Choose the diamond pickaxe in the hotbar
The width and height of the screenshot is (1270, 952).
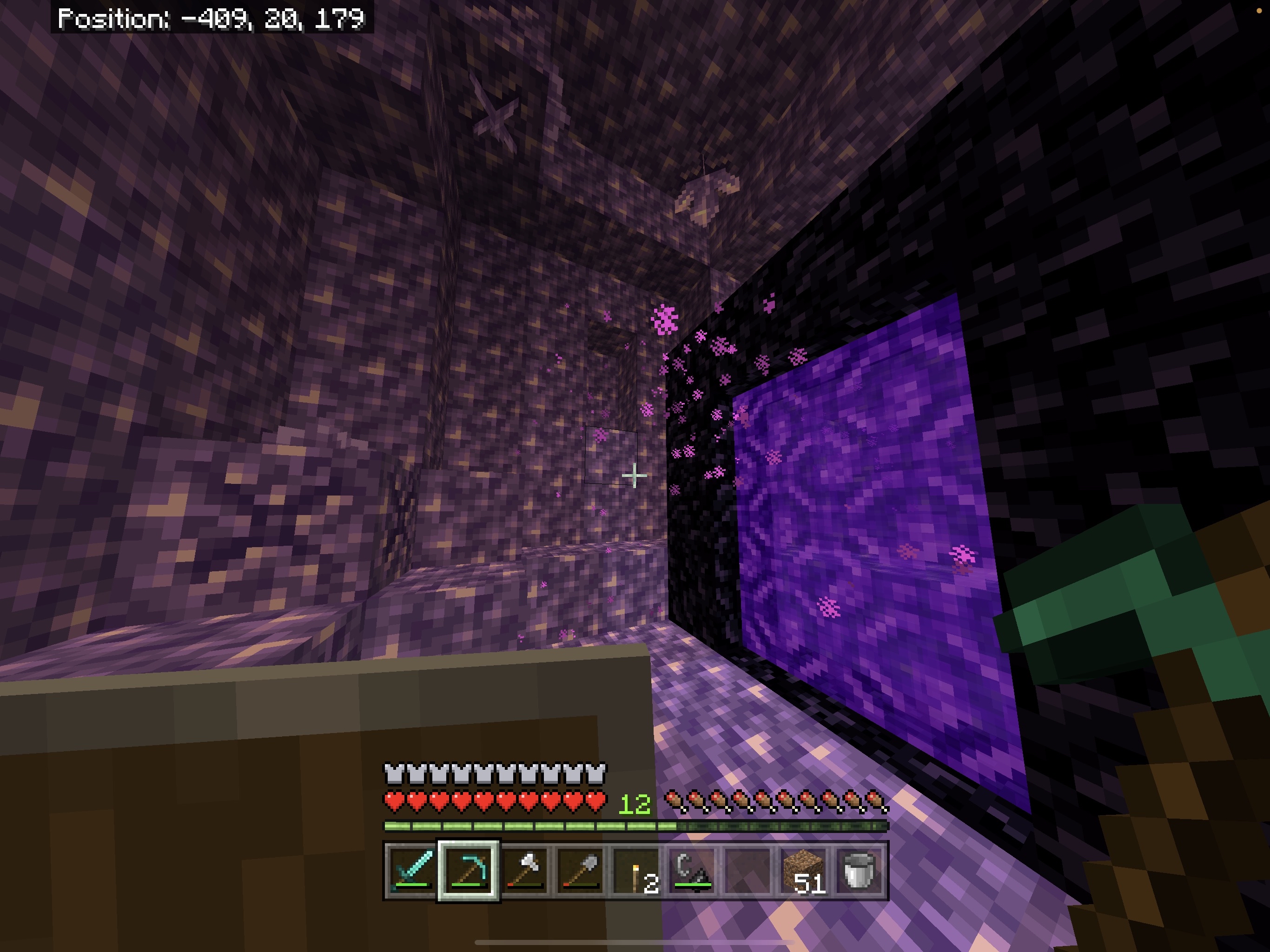468,871
